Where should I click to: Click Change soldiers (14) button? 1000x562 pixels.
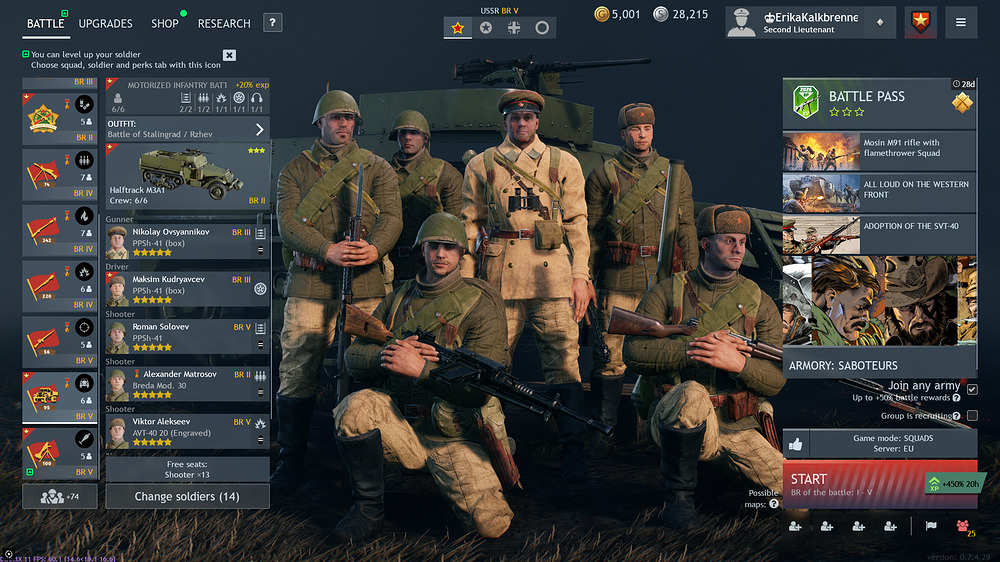pos(187,496)
